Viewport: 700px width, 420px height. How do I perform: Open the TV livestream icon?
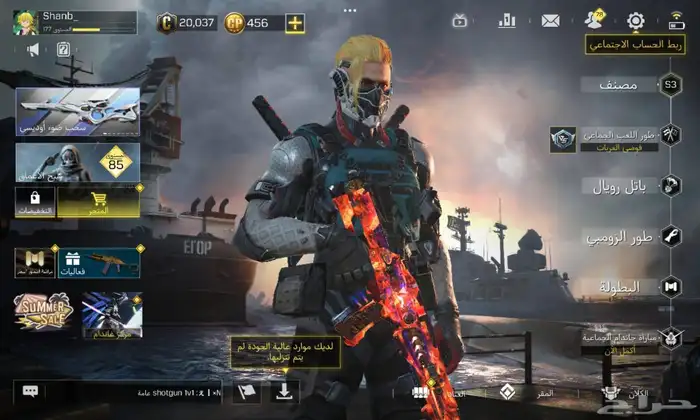pyautogui.click(x=460, y=20)
